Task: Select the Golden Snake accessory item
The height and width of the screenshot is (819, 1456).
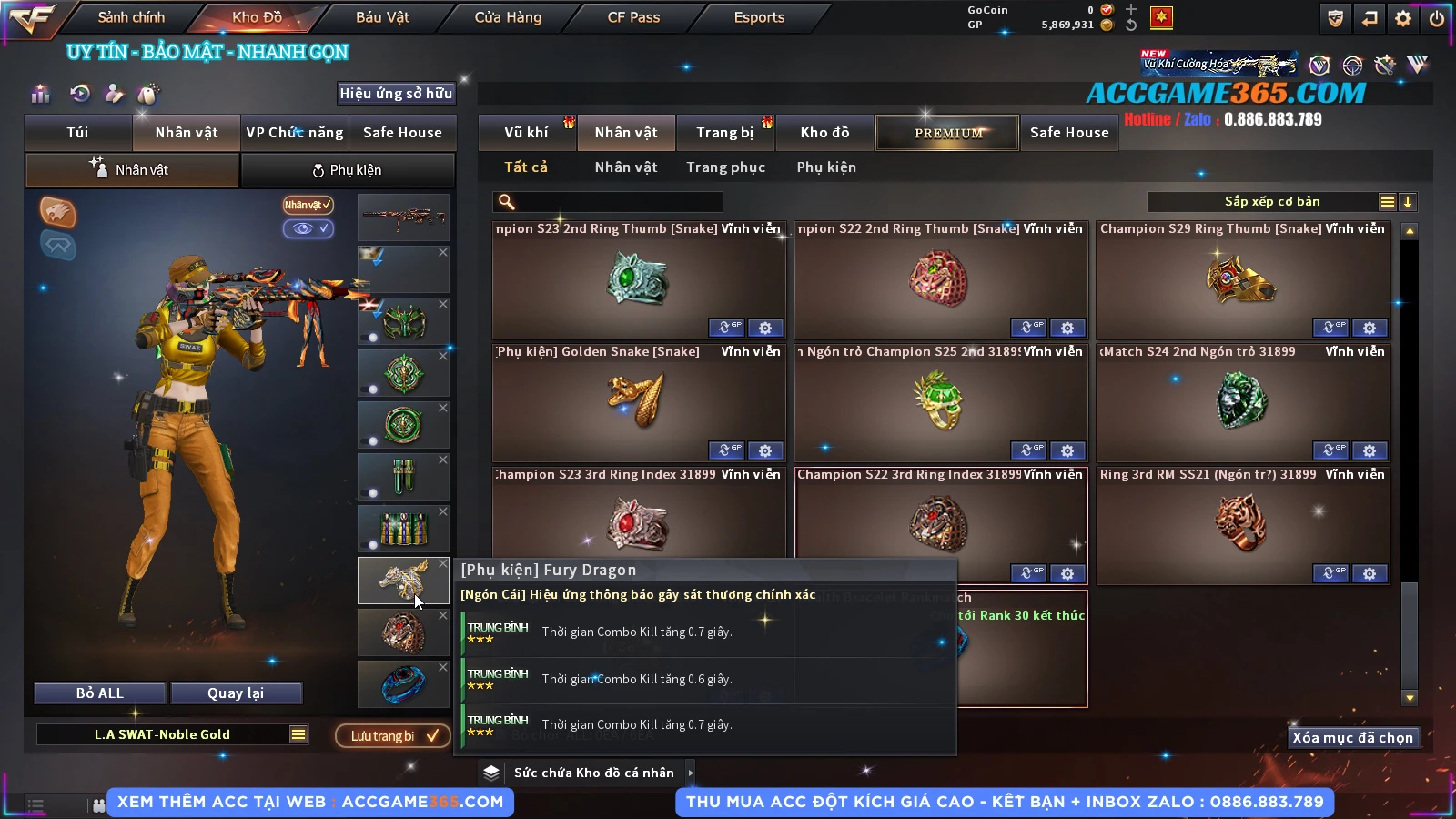Action: click(x=638, y=402)
